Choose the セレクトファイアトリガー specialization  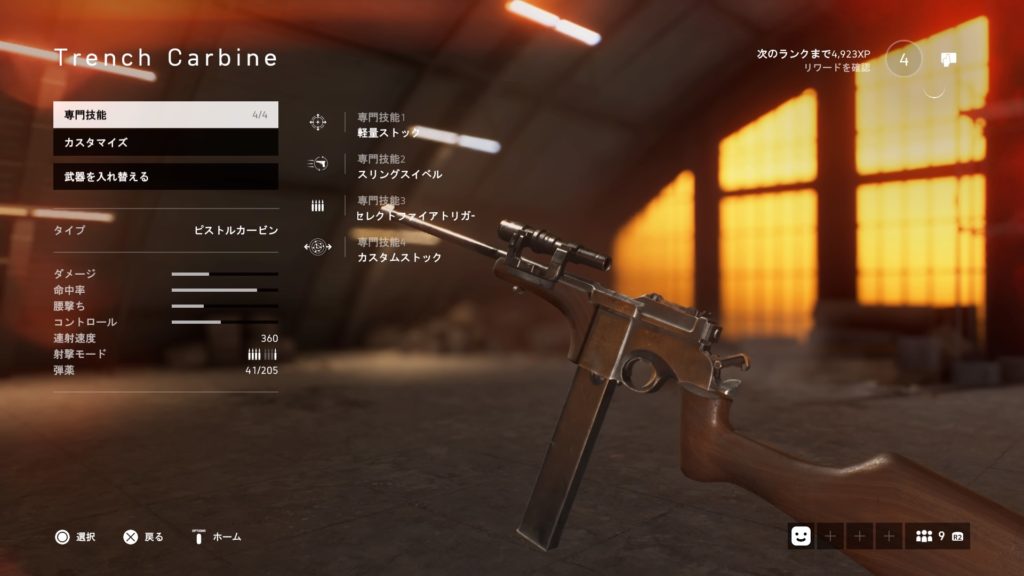tap(415, 215)
